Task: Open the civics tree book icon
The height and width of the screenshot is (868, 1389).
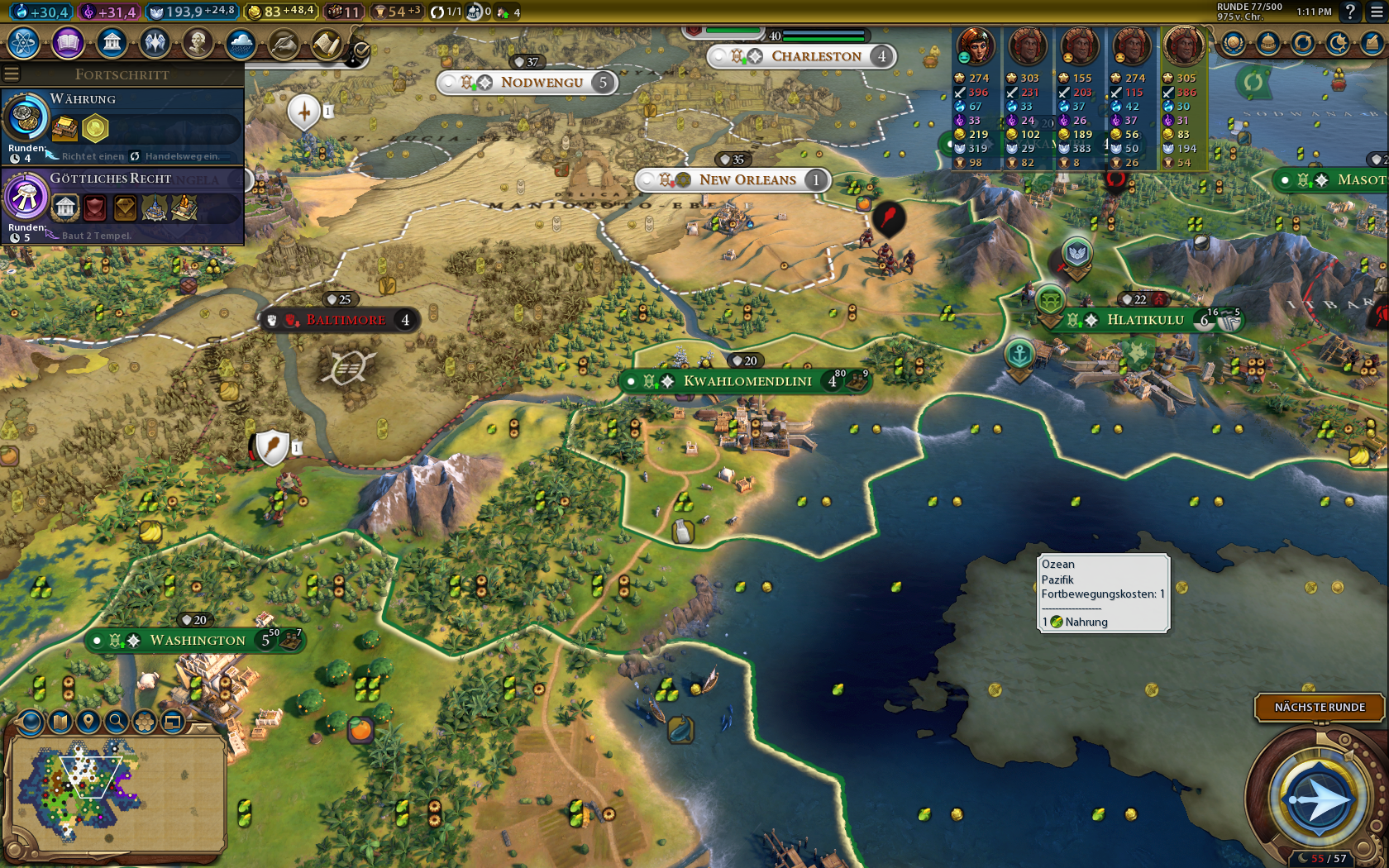Action: [68, 42]
